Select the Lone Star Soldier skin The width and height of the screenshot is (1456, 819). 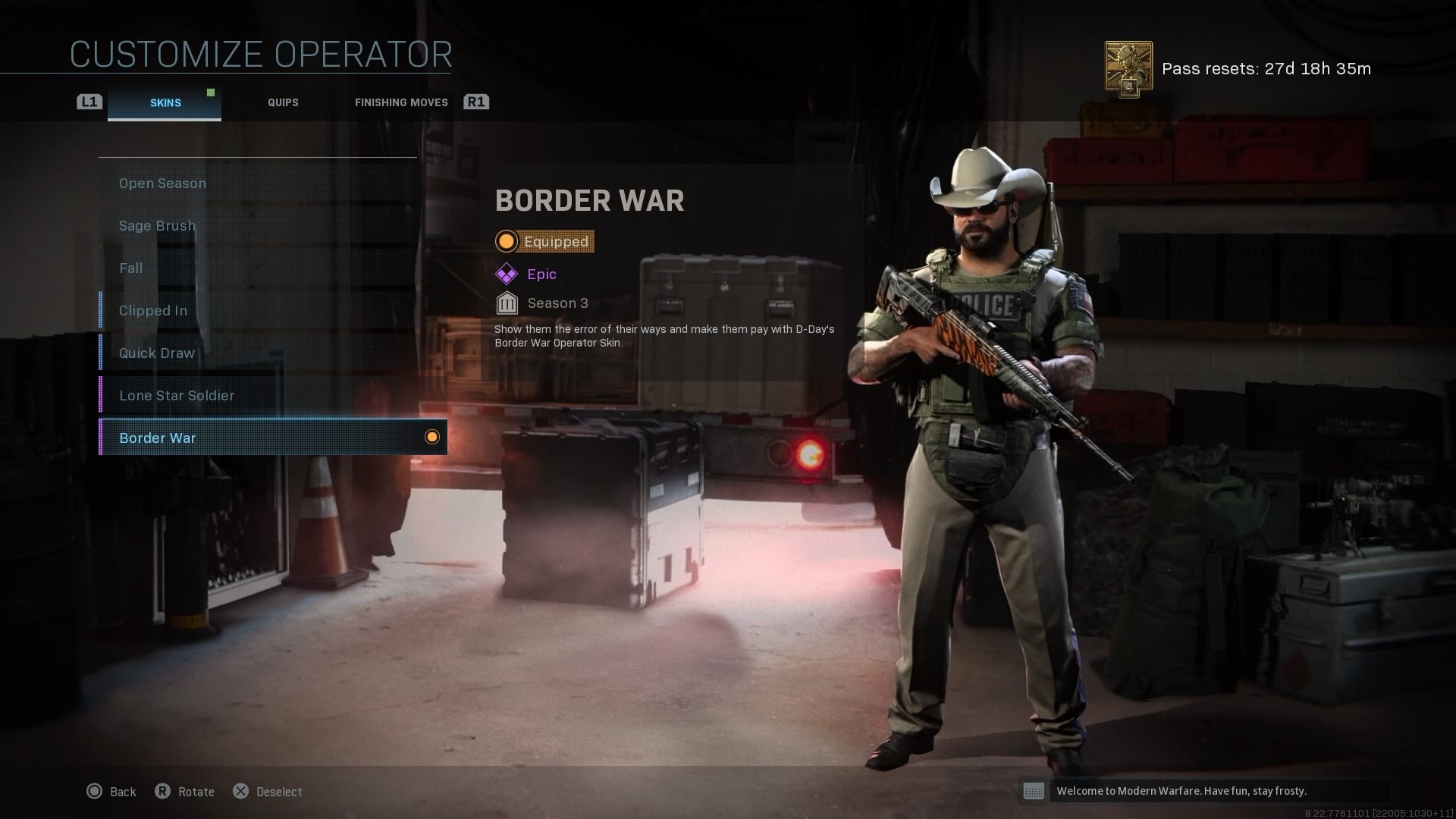pos(258,396)
